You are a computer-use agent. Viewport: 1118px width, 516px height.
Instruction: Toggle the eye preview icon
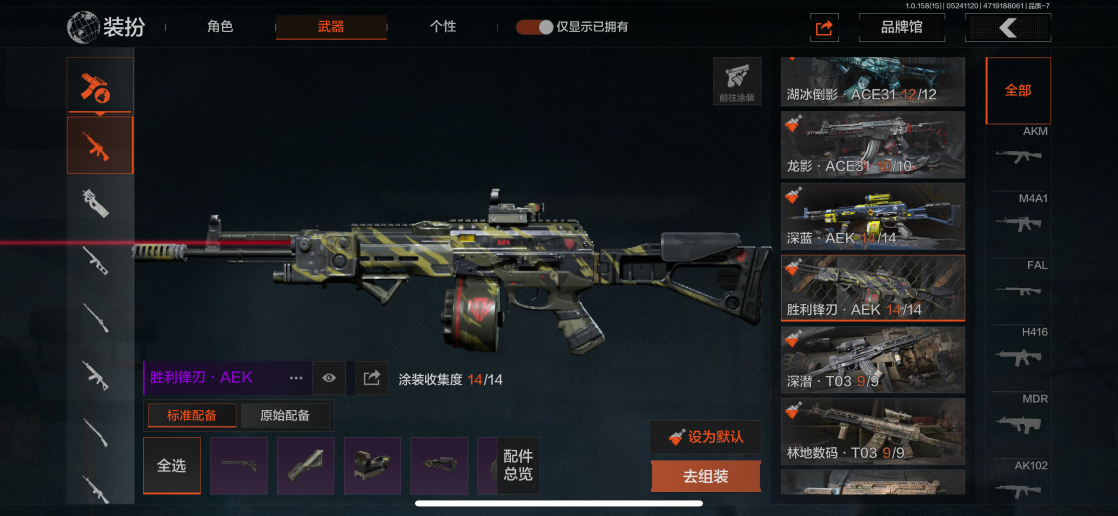[329, 378]
